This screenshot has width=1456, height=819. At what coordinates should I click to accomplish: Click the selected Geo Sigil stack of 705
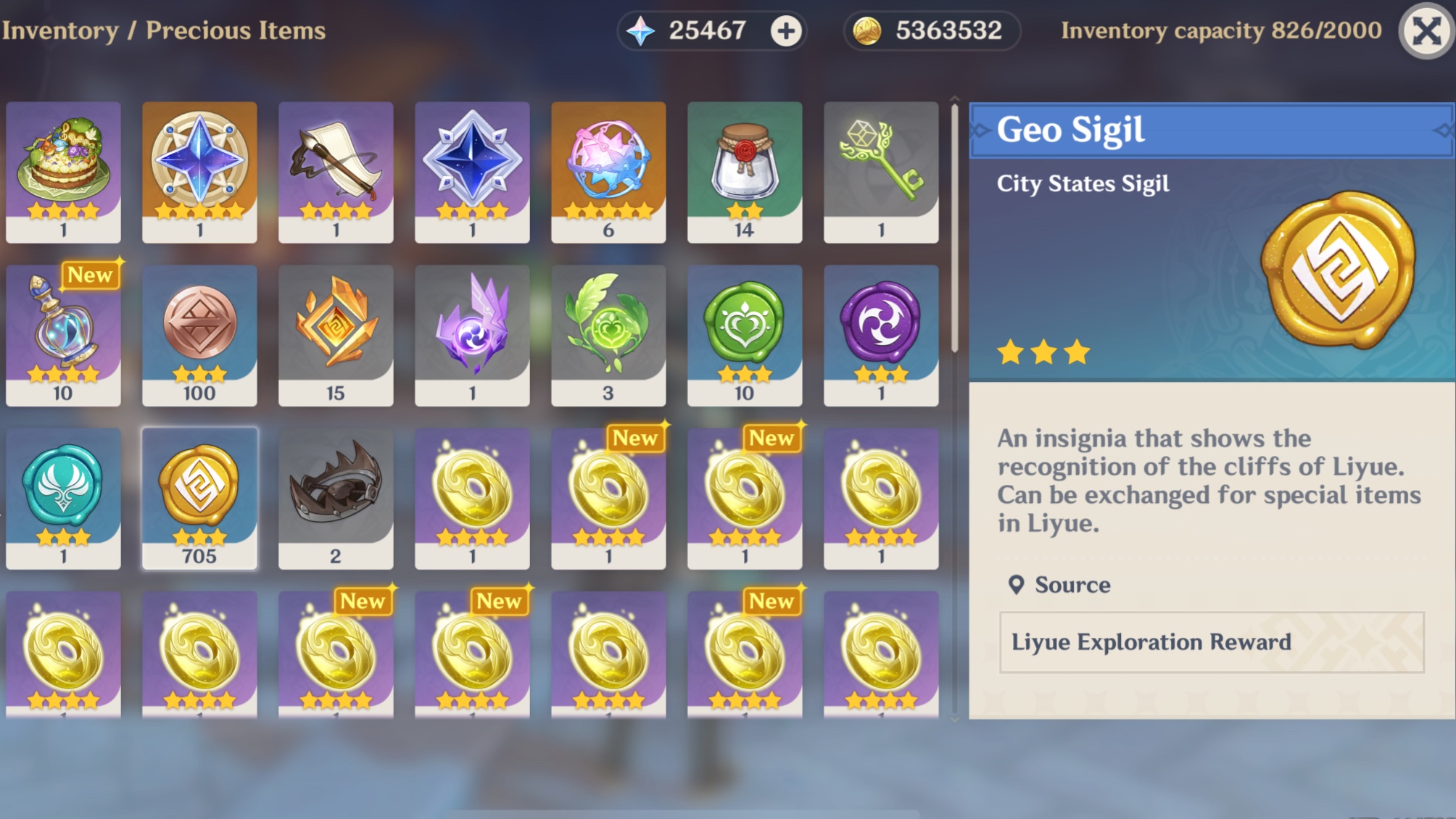(199, 496)
